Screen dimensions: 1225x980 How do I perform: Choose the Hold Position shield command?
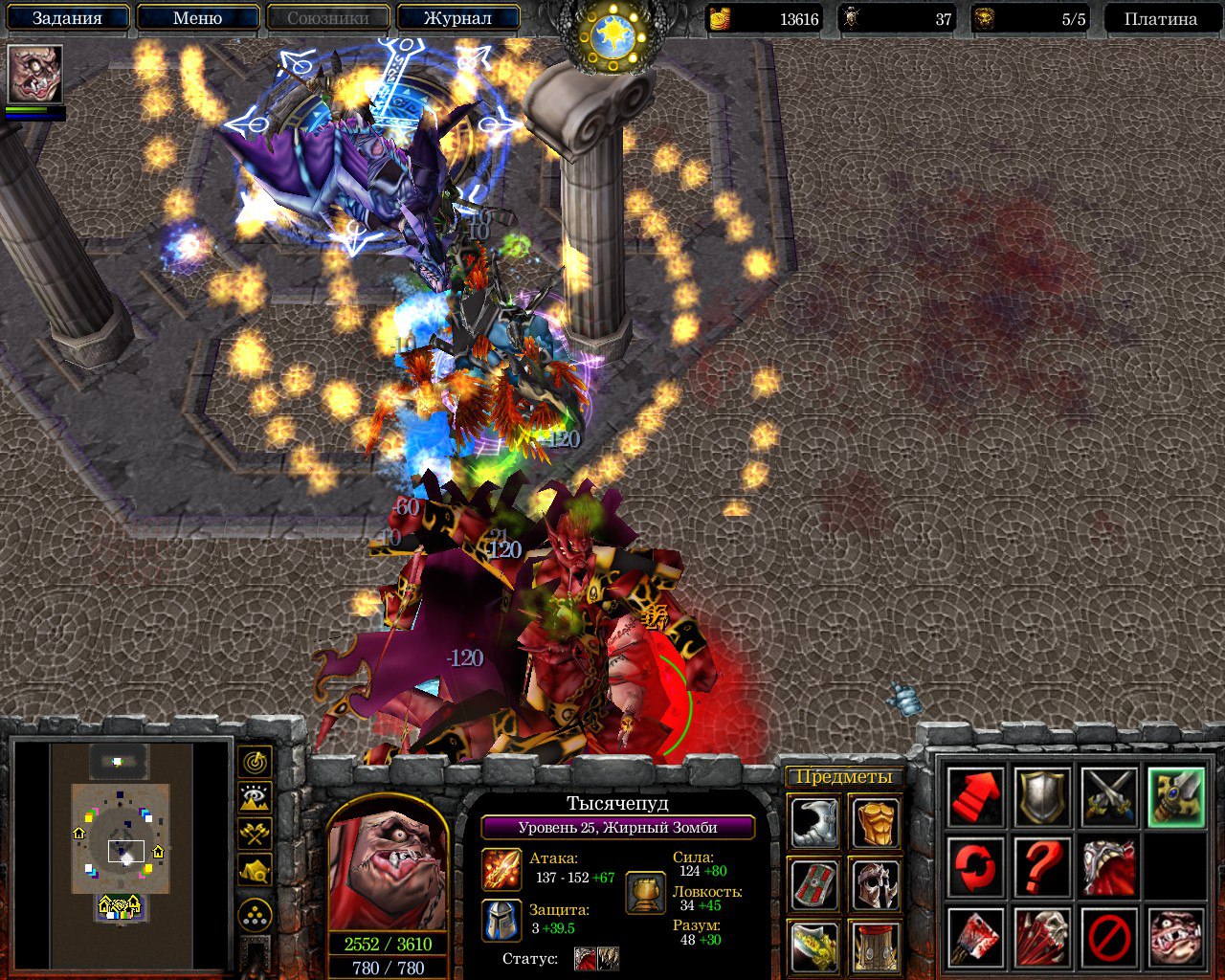[x=1042, y=797]
